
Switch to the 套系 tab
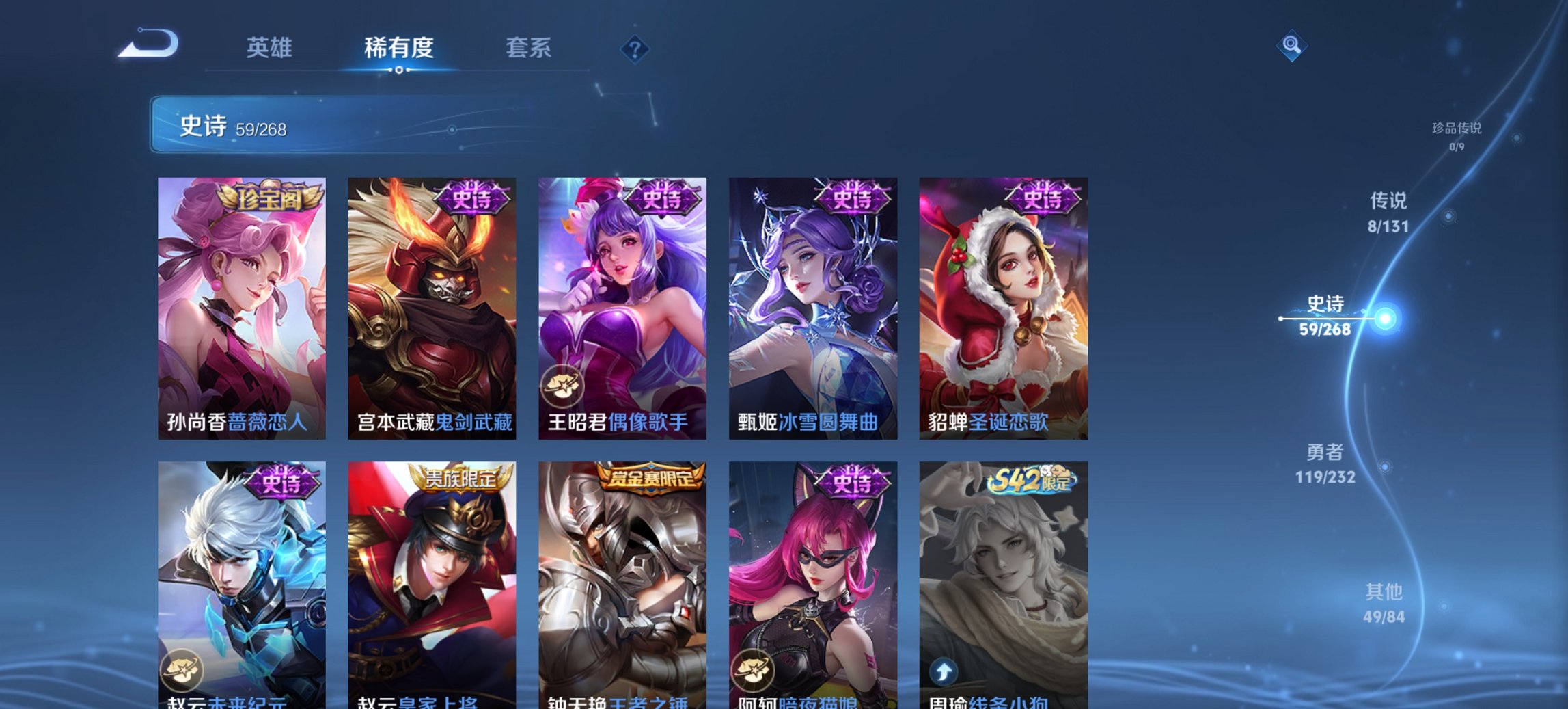(x=527, y=48)
